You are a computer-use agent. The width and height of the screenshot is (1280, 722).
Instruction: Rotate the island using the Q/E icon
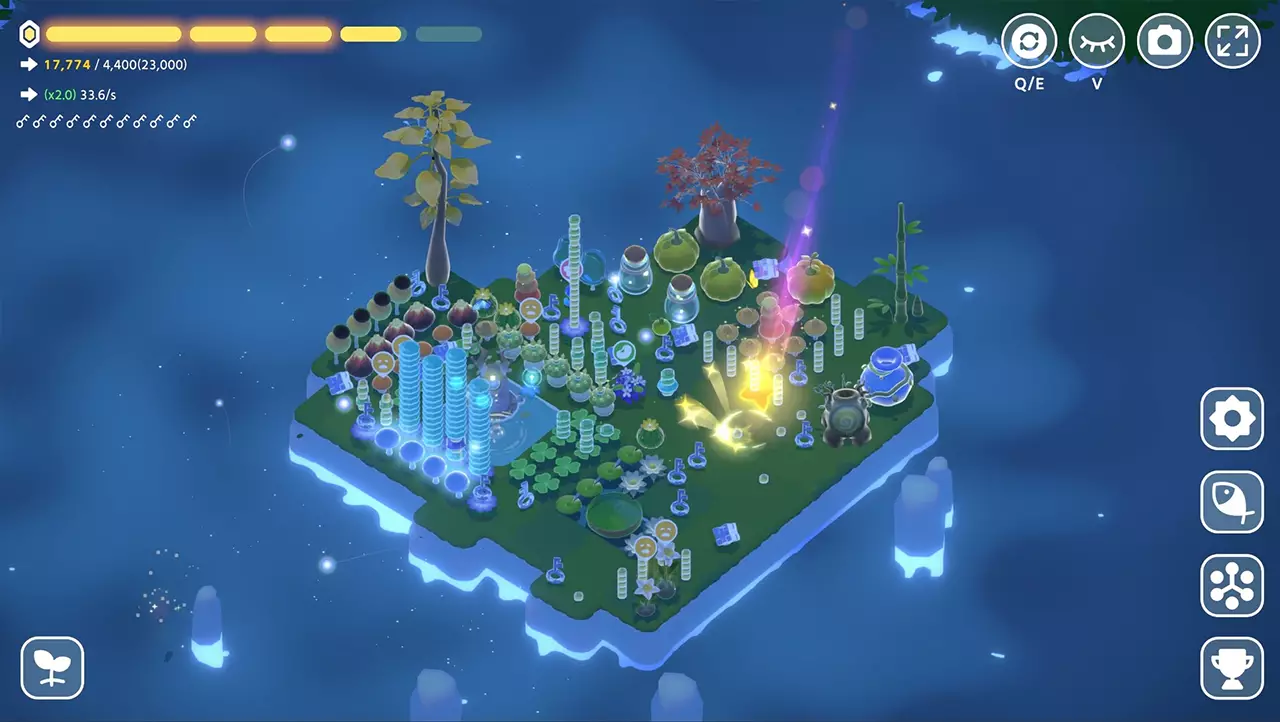point(1029,42)
